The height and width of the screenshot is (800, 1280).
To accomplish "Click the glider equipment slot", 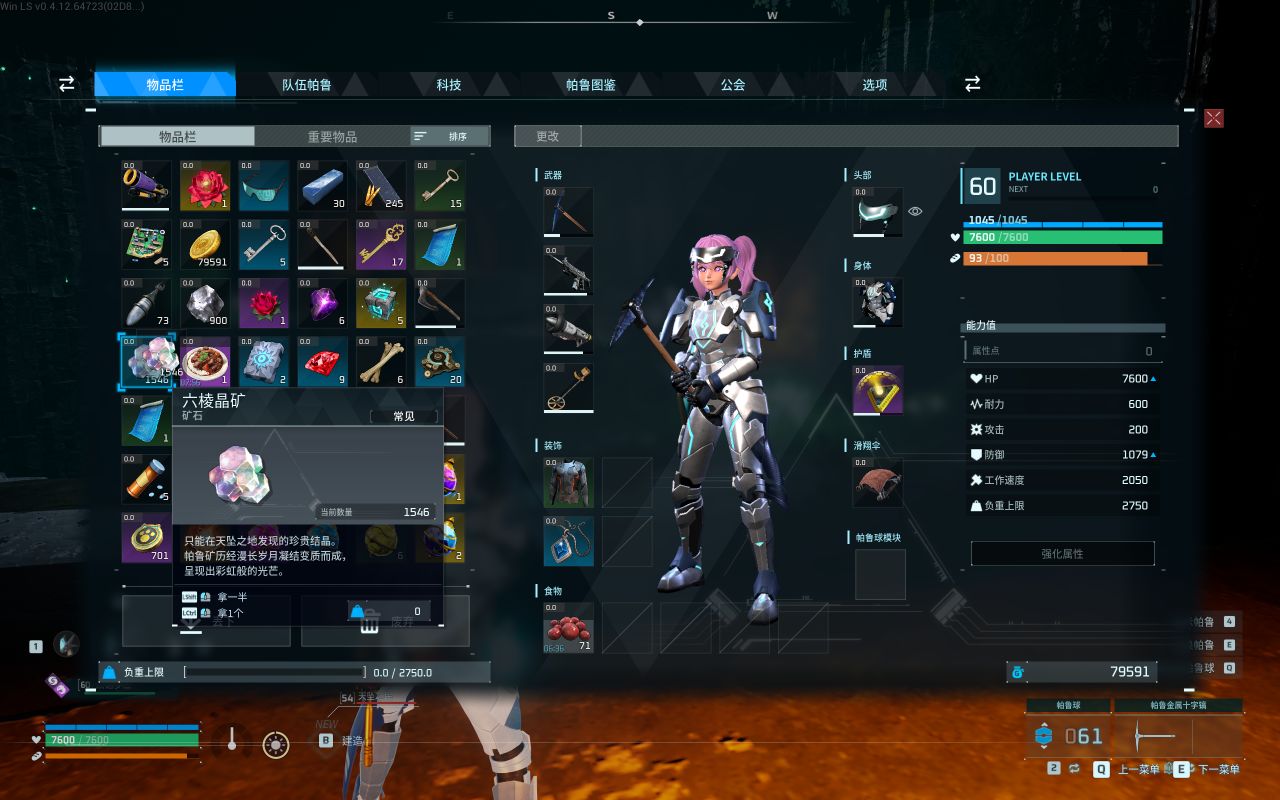I will pyautogui.click(x=878, y=483).
